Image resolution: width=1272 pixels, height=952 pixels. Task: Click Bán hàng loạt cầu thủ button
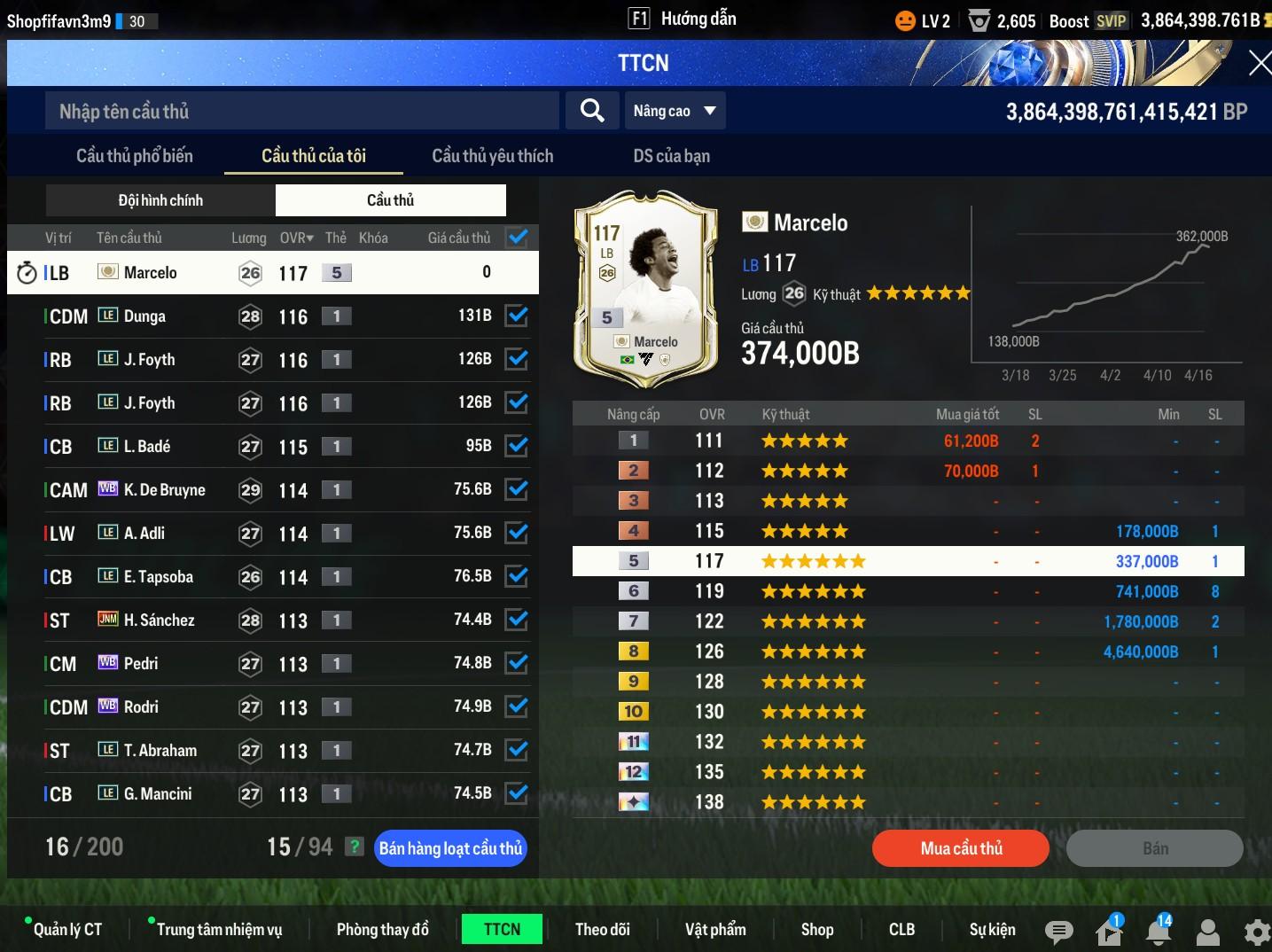[450, 848]
